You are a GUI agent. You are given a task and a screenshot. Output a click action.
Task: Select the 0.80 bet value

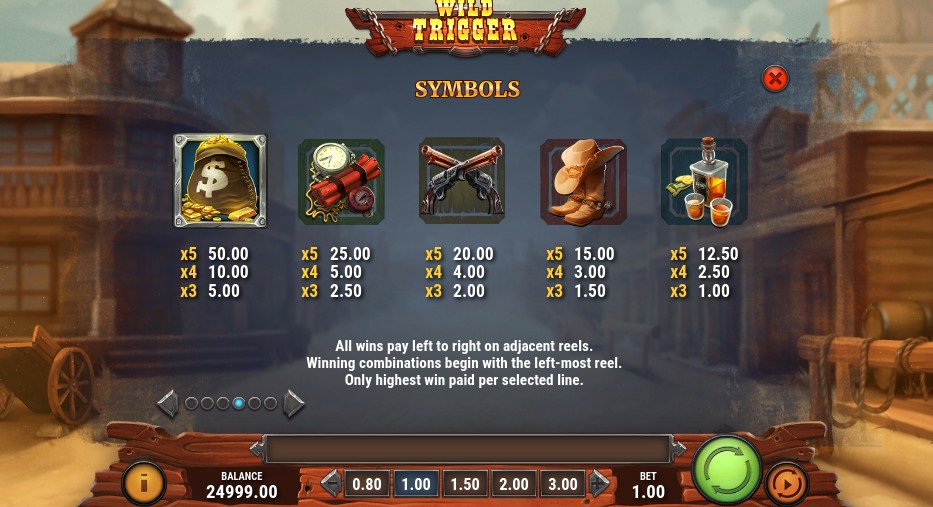(x=367, y=484)
